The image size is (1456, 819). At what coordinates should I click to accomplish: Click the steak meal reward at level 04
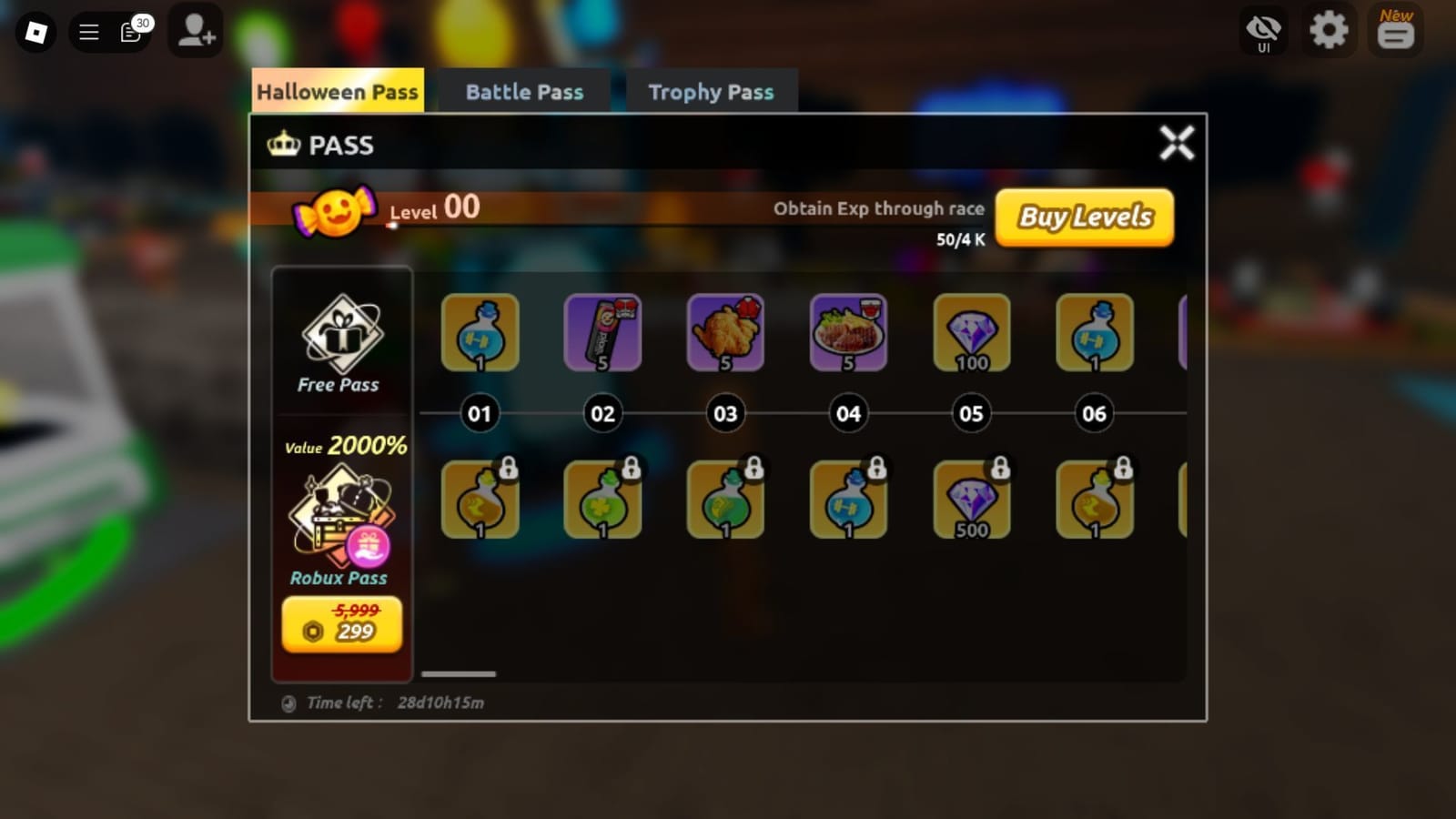[x=848, y=333]
